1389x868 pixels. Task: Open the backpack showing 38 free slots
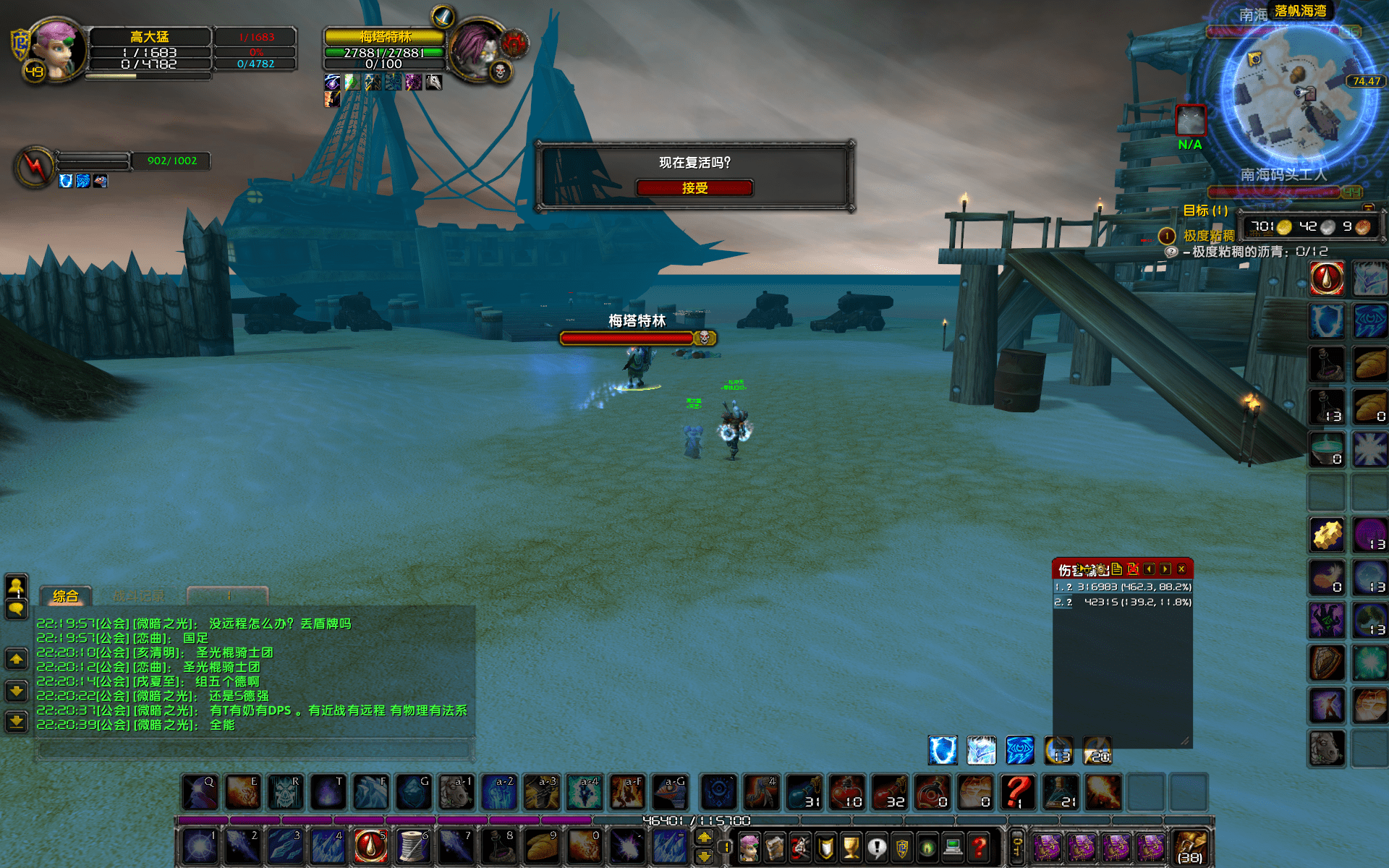[1190, 847]
